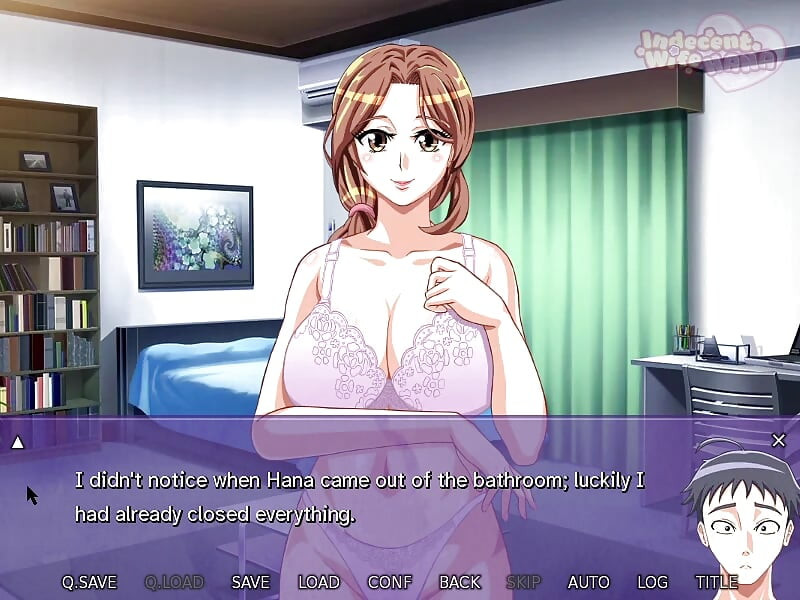Open the SAVE game menu
This screenshot has height=600, width=800.
(x=250, y=582)
